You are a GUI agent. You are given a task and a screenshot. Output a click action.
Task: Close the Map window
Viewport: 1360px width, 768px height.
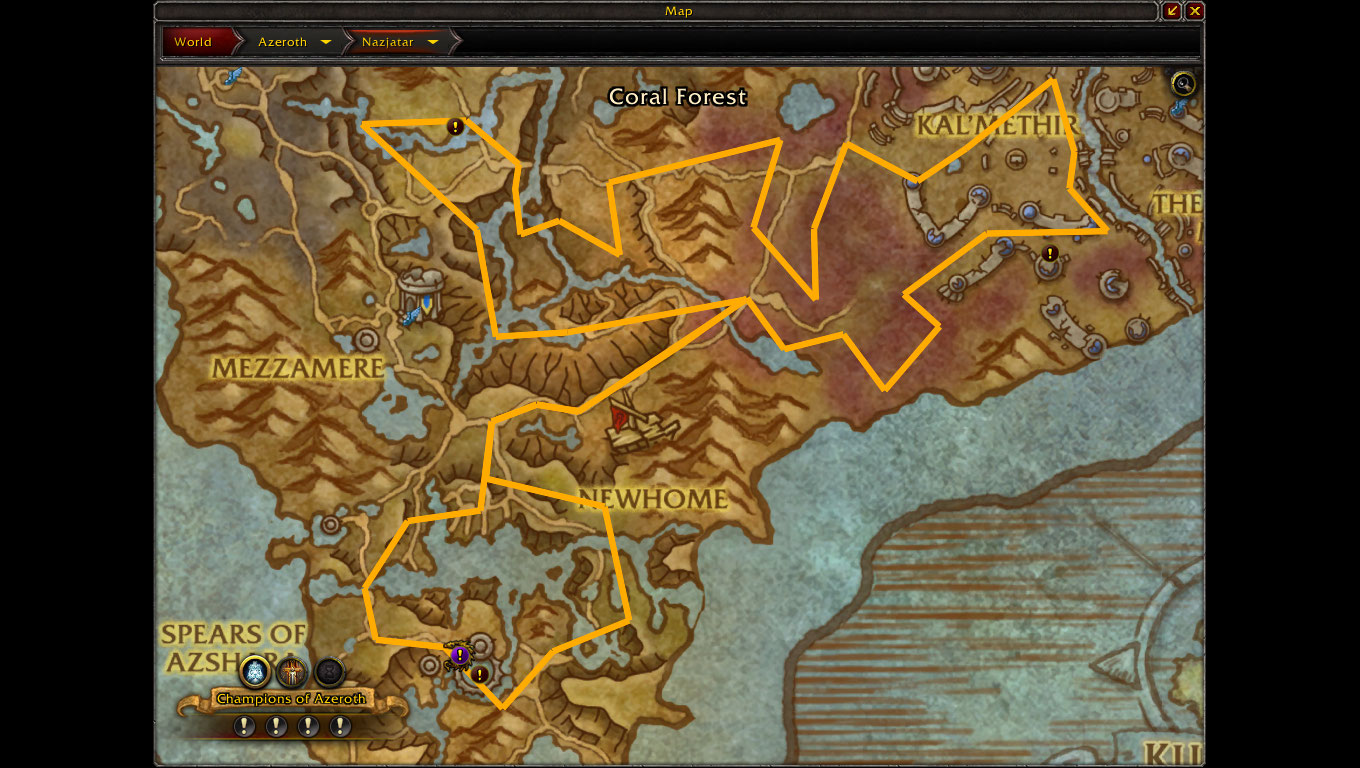[1195, 11]
